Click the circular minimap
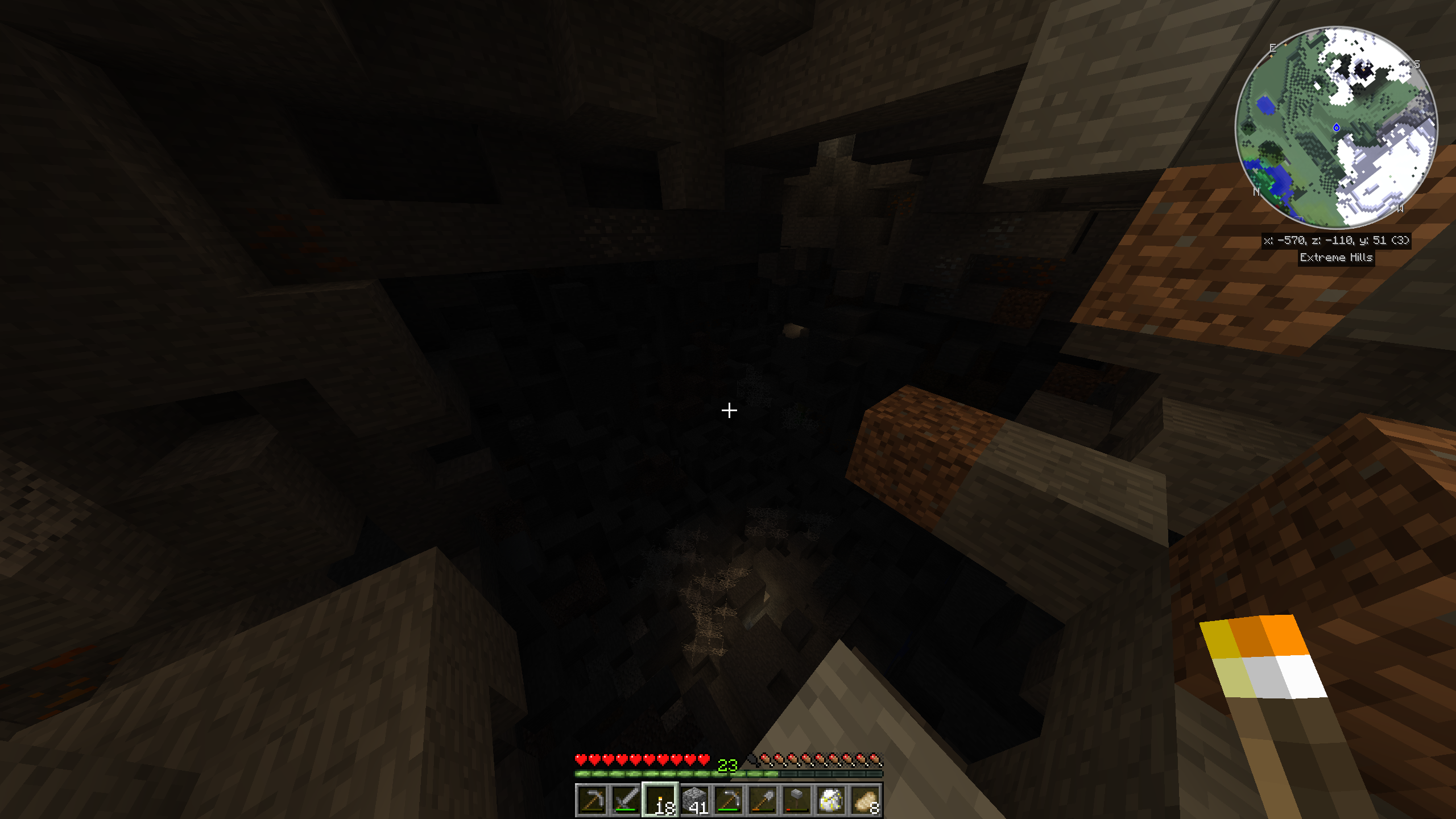 (x=1336, y=127)
